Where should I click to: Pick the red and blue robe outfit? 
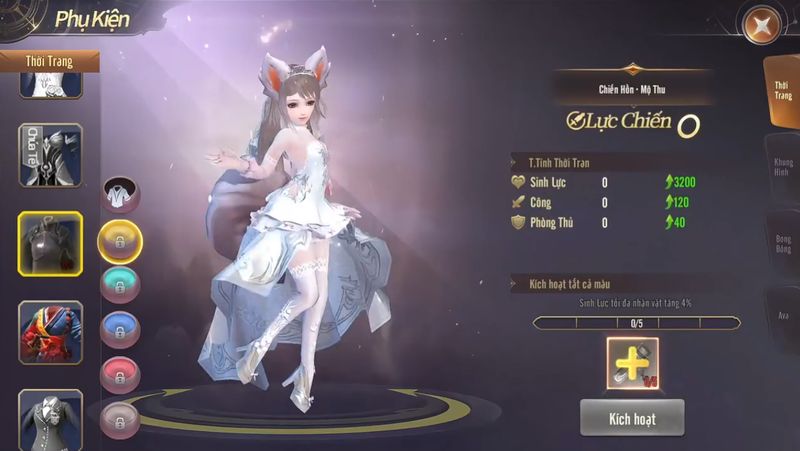(50, 331)
